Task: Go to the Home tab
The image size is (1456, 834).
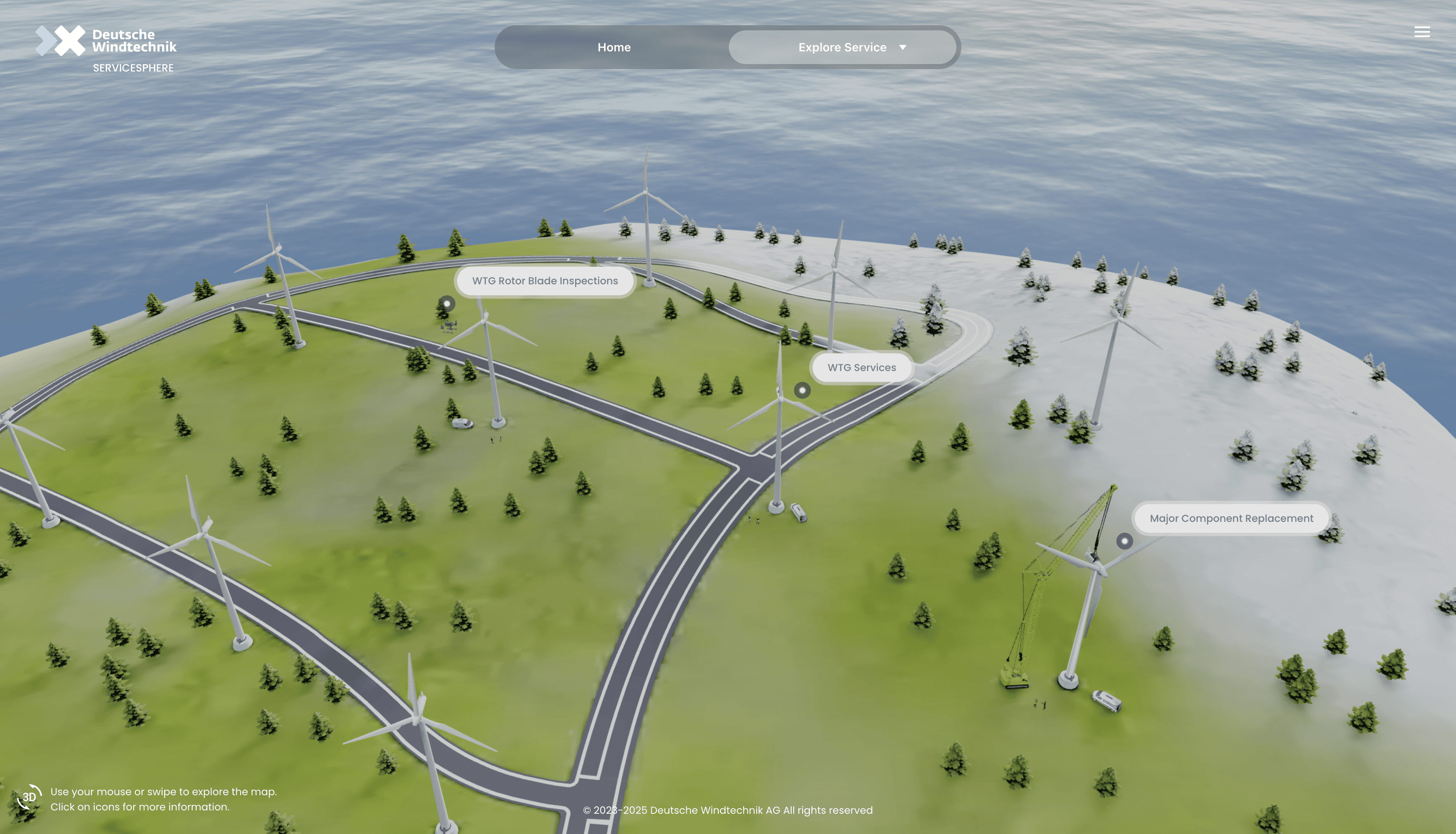Action: tap(613, 48)
